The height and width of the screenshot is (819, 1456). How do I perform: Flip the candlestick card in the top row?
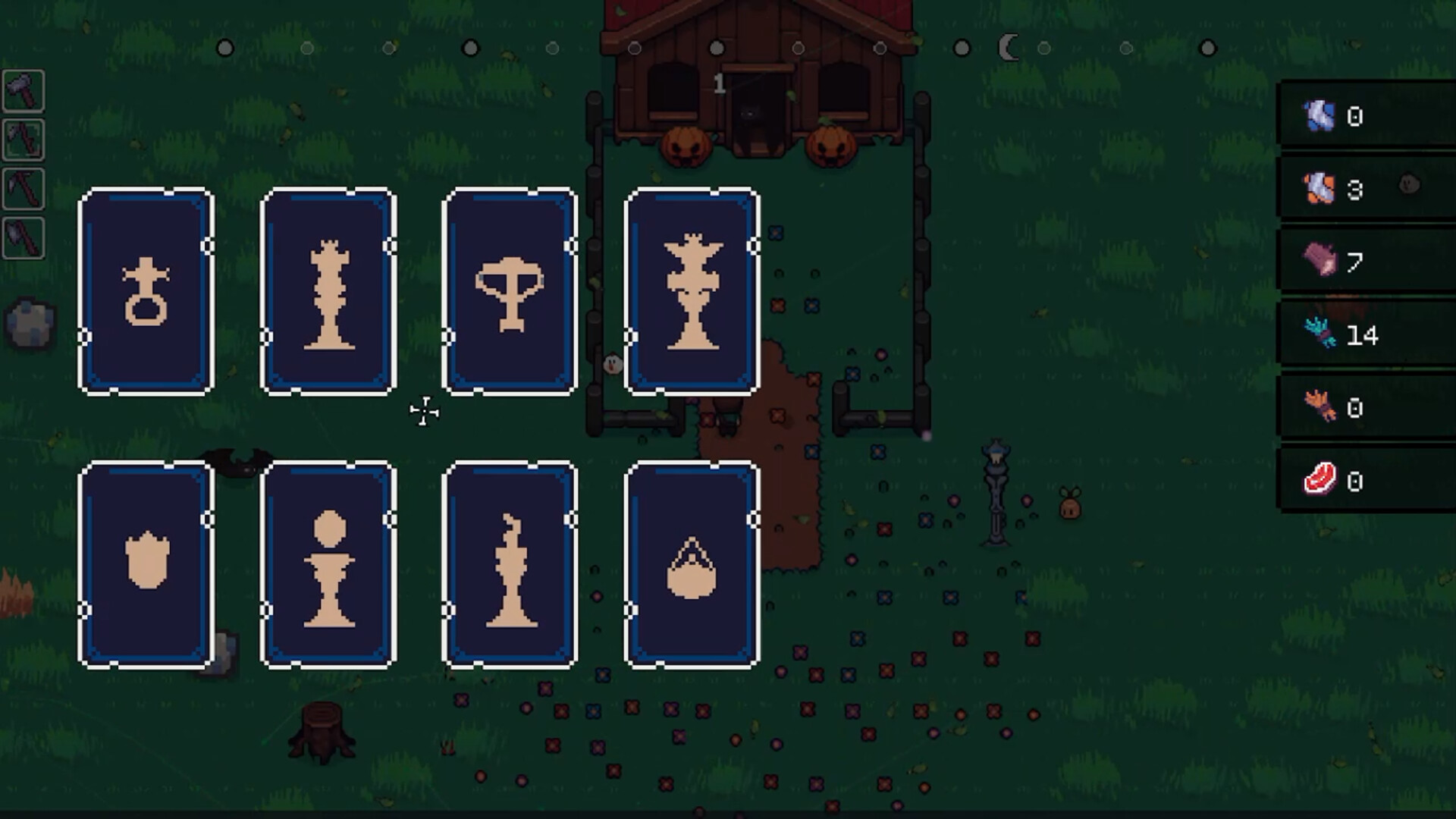(x=328, y=289)
